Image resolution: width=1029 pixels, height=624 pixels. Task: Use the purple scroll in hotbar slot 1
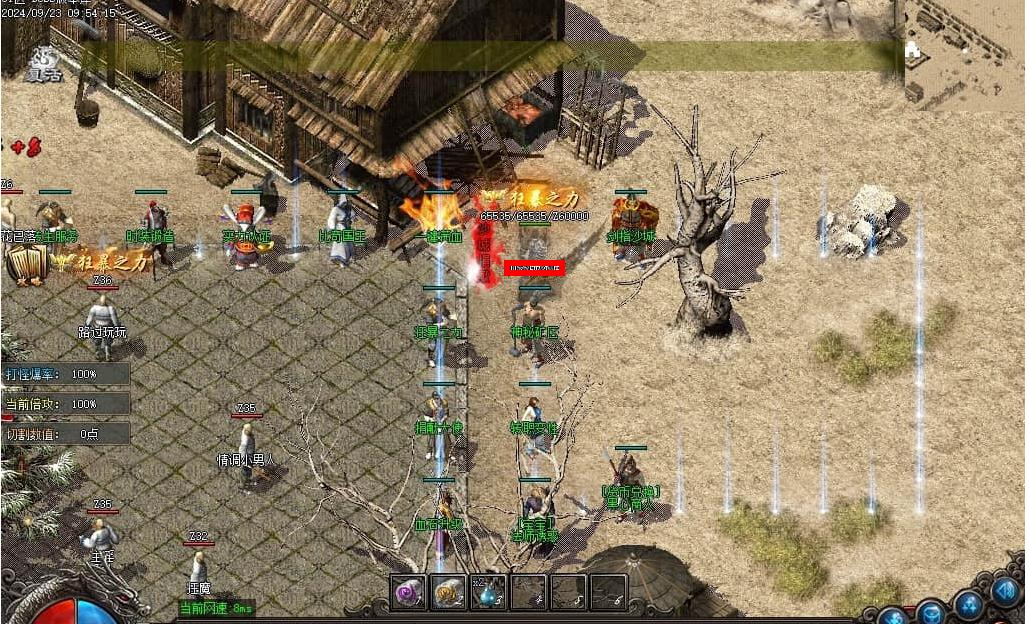(x=408, y=592)
